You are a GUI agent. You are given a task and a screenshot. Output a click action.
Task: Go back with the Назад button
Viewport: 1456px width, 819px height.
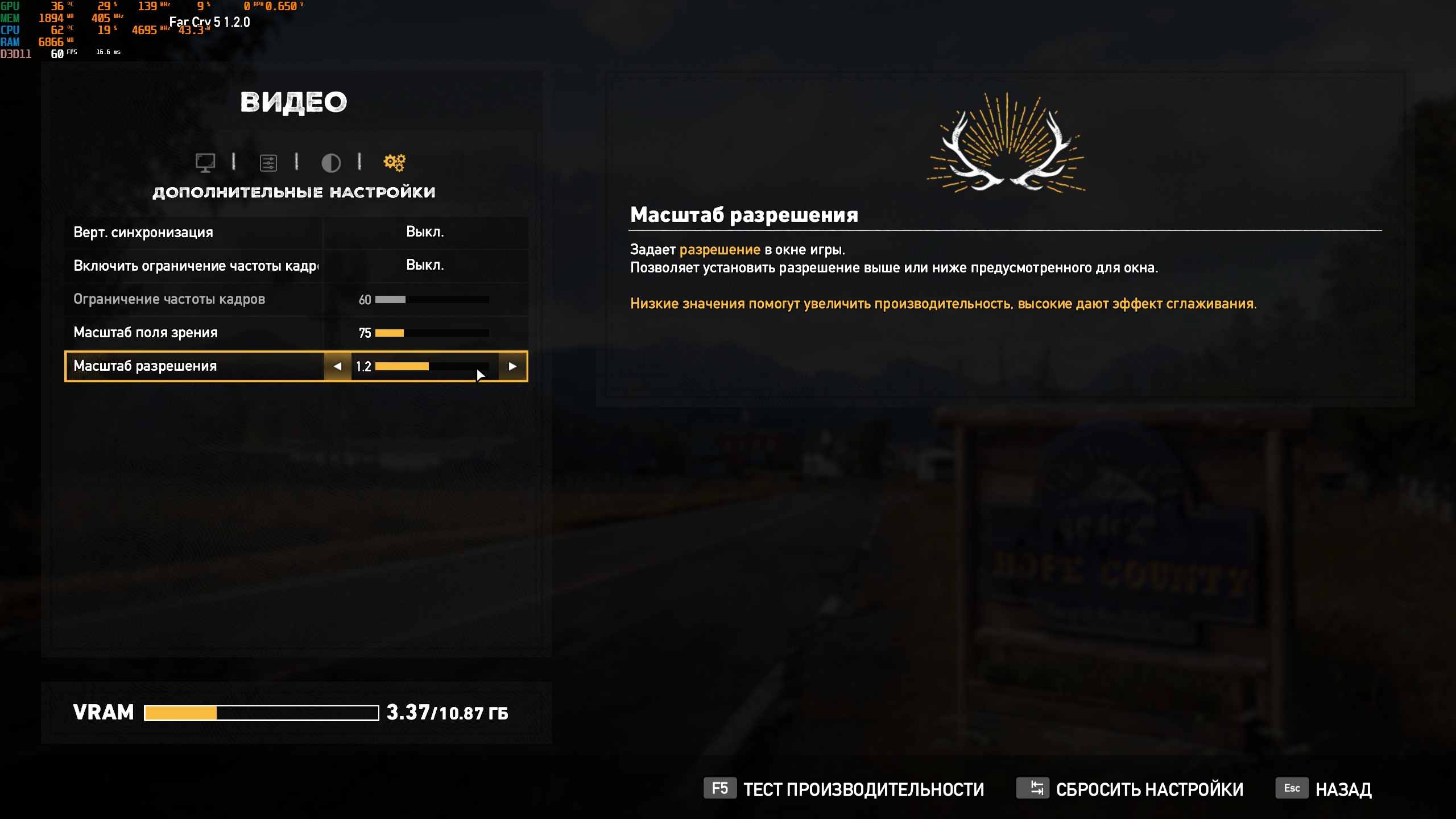click(1325, 789)
